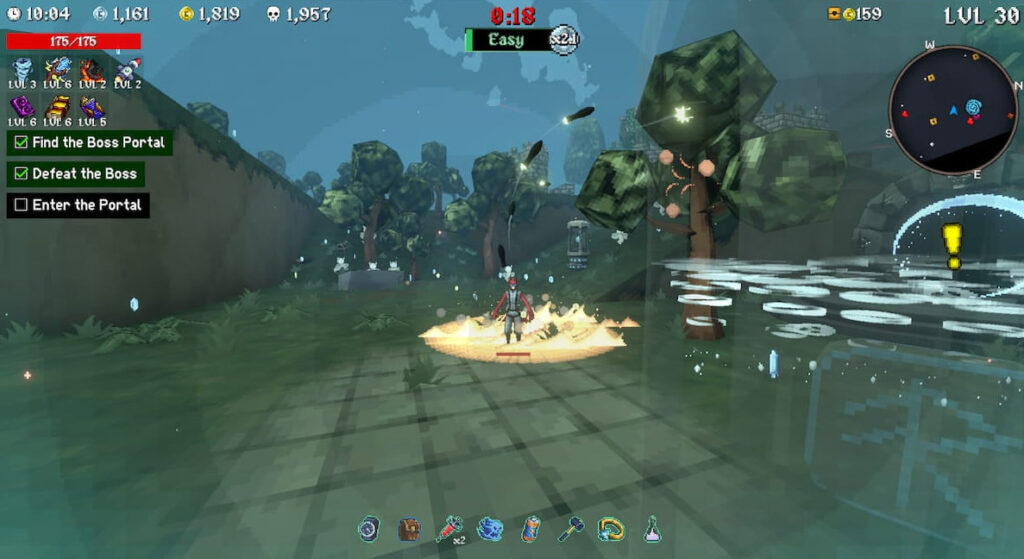The height and width of the screenshot is (559, 1024).
Task: Click the blue swirl portal marker on minimap
Action: point(973,105)
